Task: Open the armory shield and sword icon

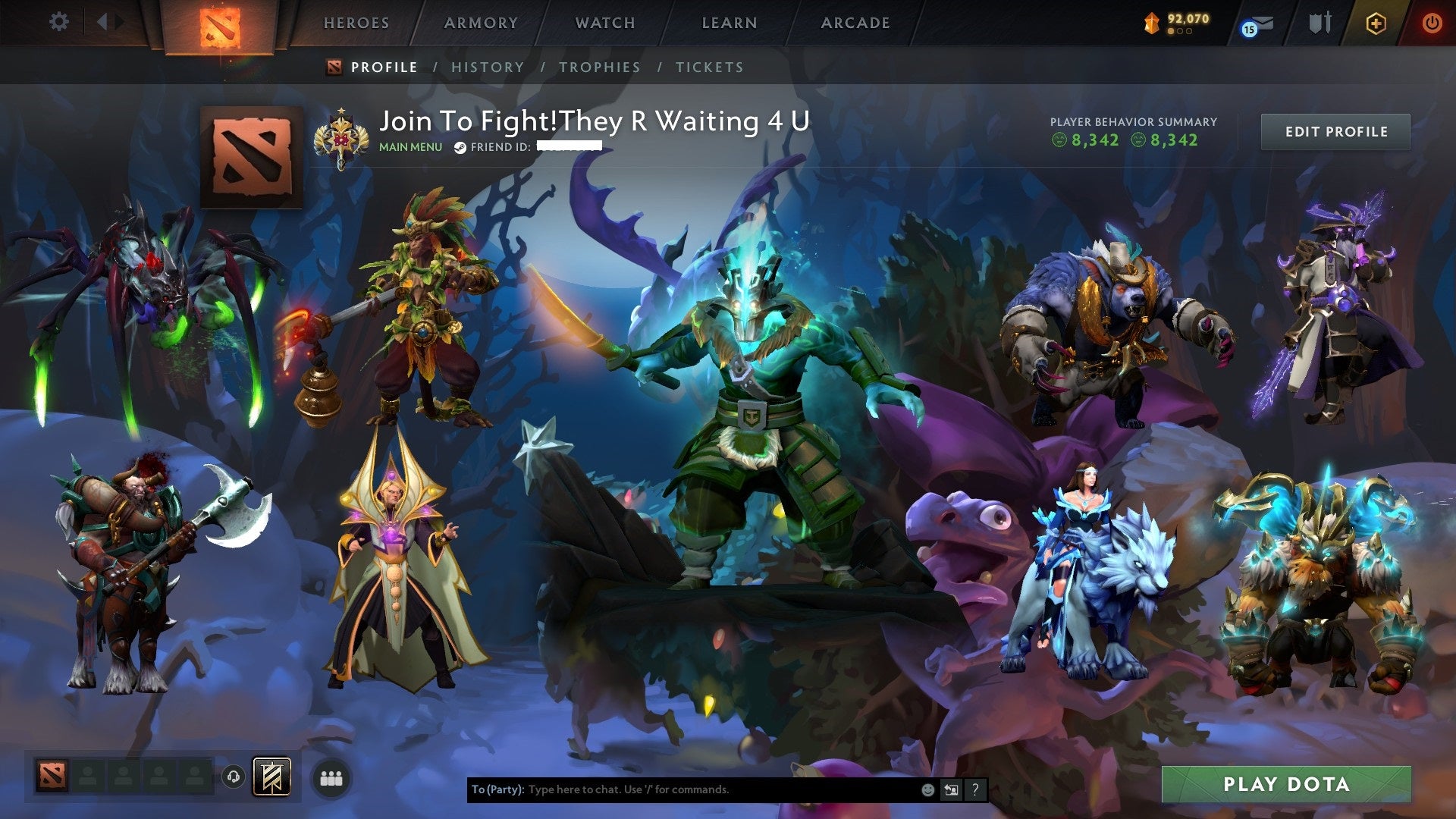Action: coord(1319,23)
